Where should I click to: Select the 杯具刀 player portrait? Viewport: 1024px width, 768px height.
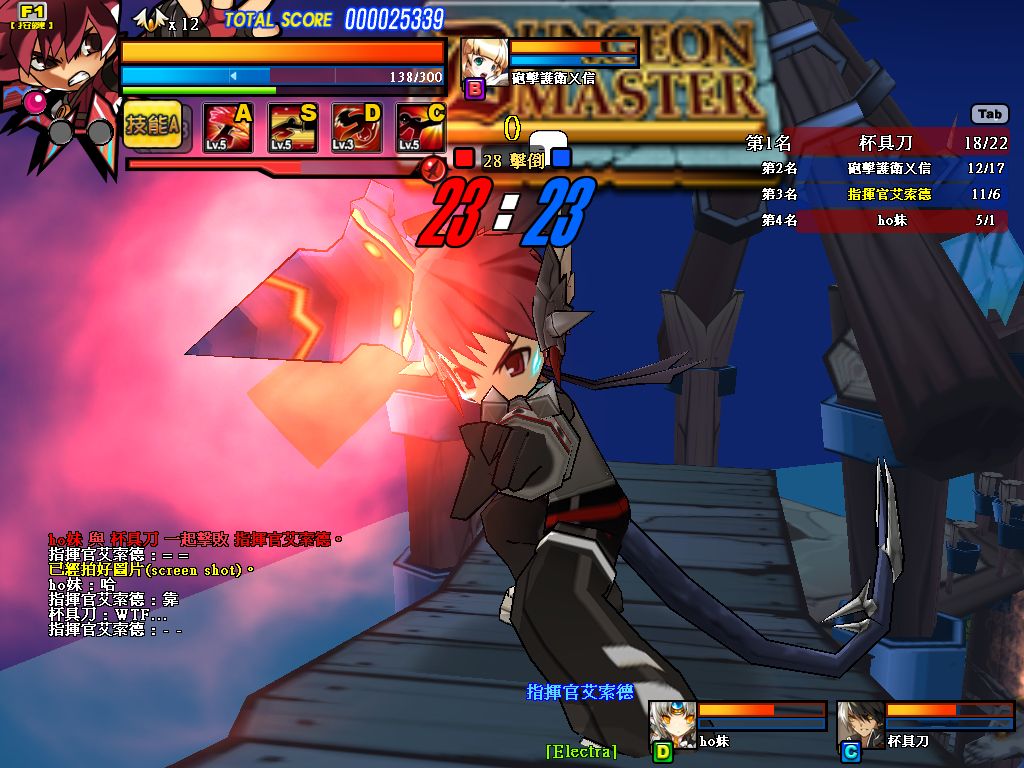(860, 722)
